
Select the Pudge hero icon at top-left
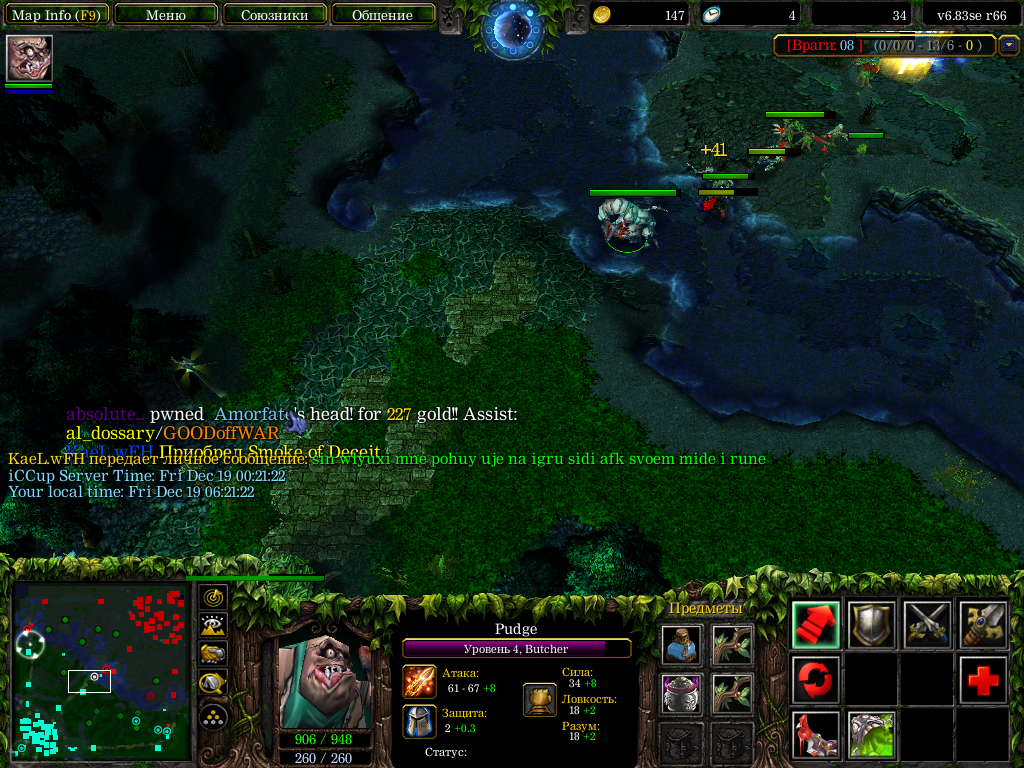pos(29,58)
